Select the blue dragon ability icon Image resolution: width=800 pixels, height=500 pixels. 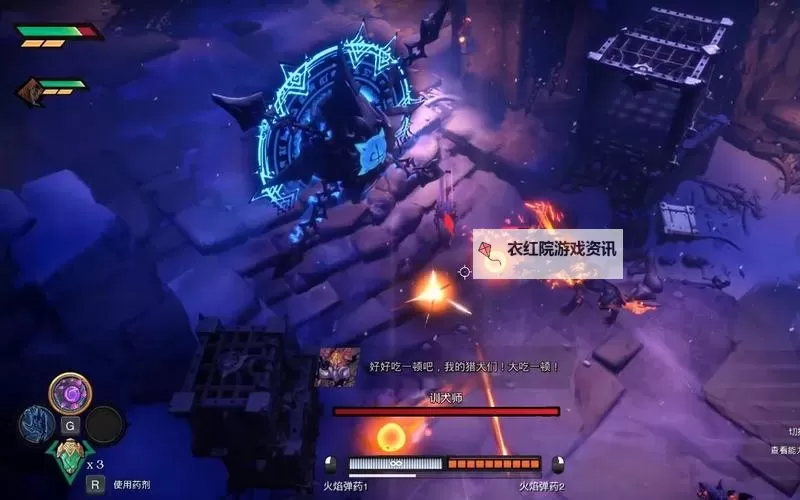(36, 425)
